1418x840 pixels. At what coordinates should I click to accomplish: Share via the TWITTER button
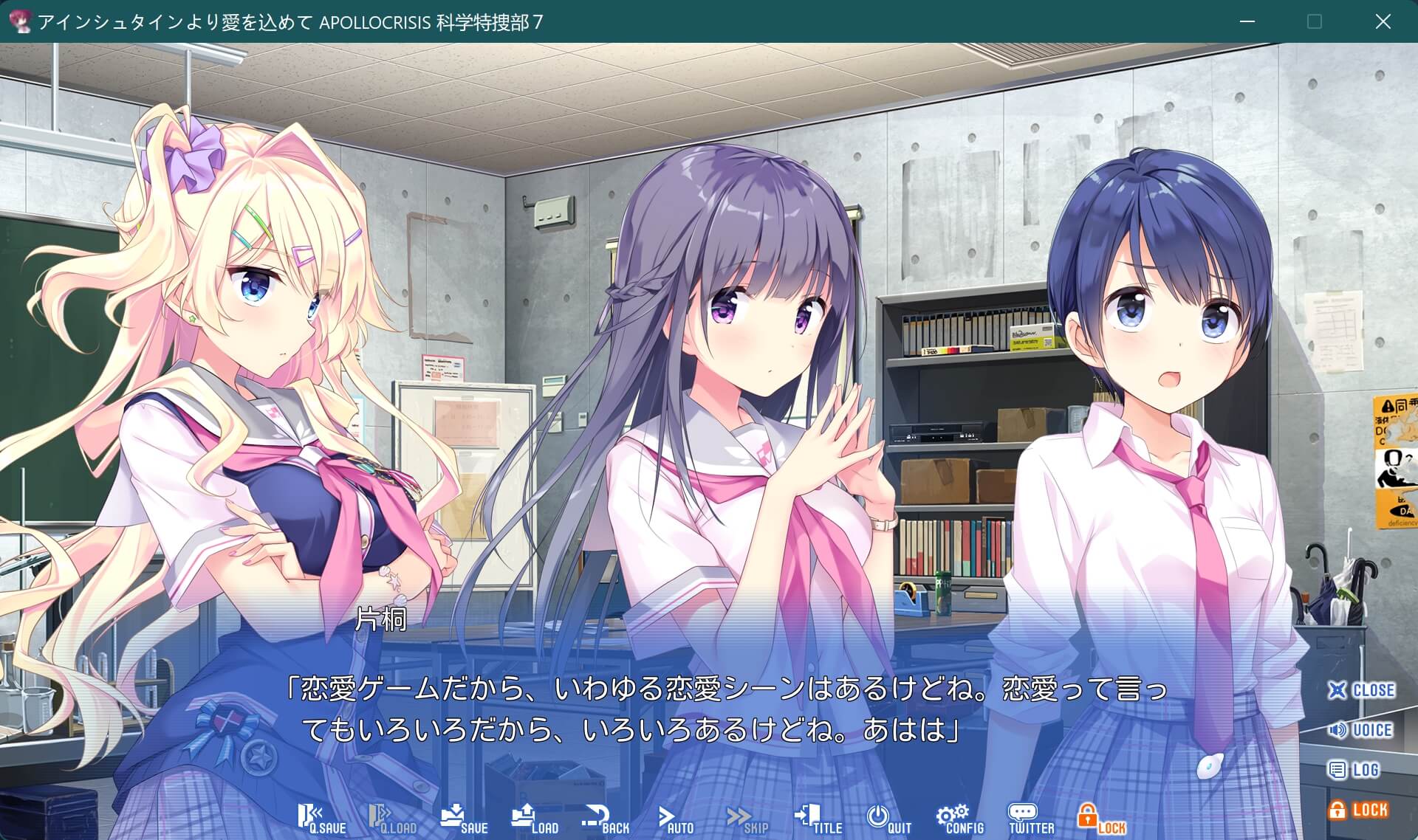click(1031, 819)
